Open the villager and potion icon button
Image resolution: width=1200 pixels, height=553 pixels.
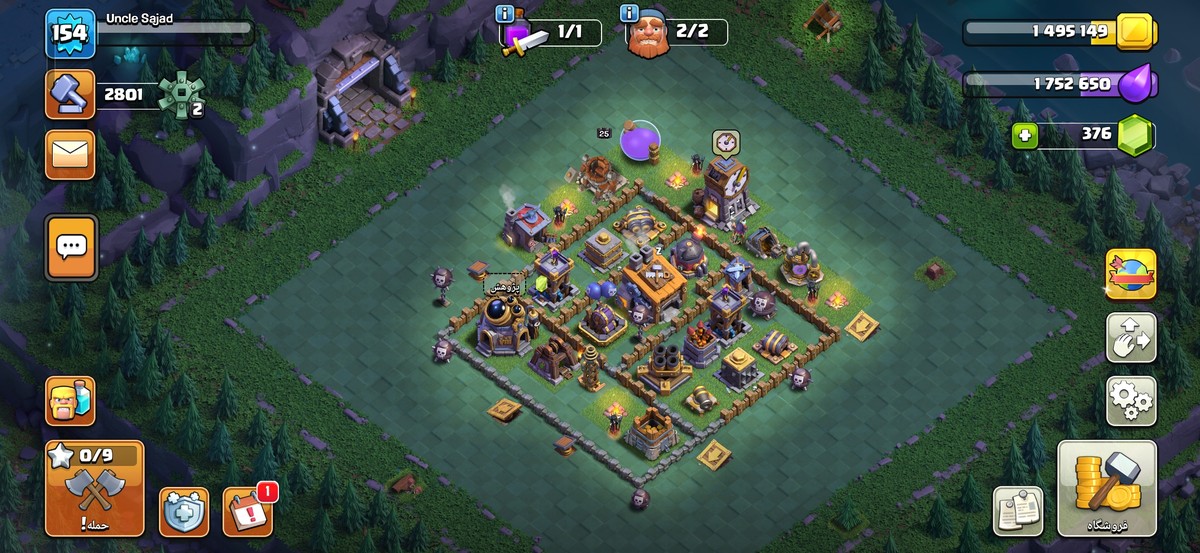point(70,401)
